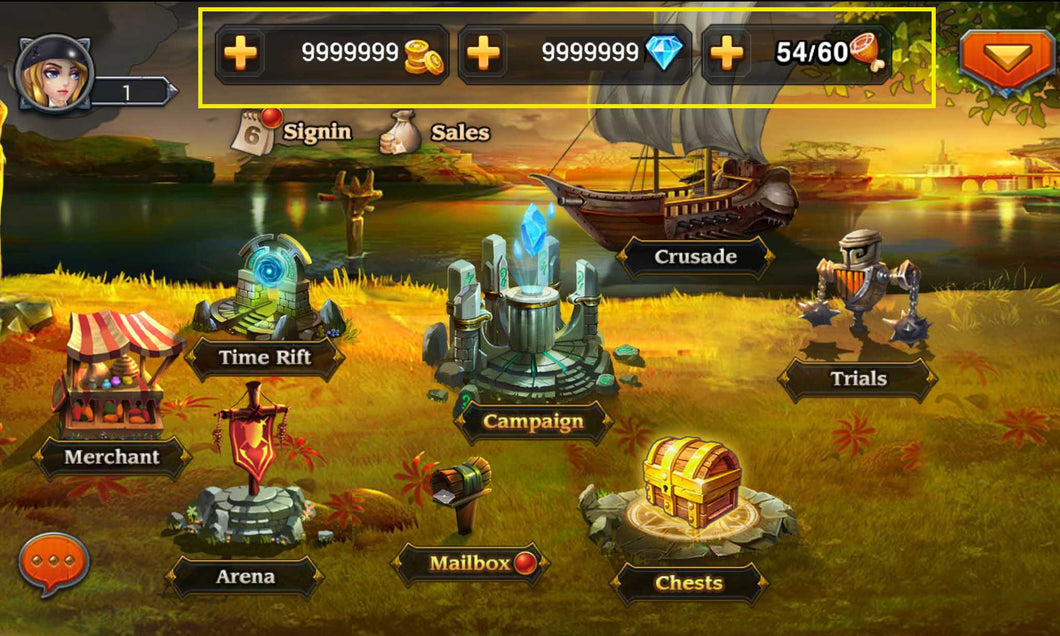This screenshot has height=636, width=1060.
Task: Go to the Arena
Action: tap(245, 576)
